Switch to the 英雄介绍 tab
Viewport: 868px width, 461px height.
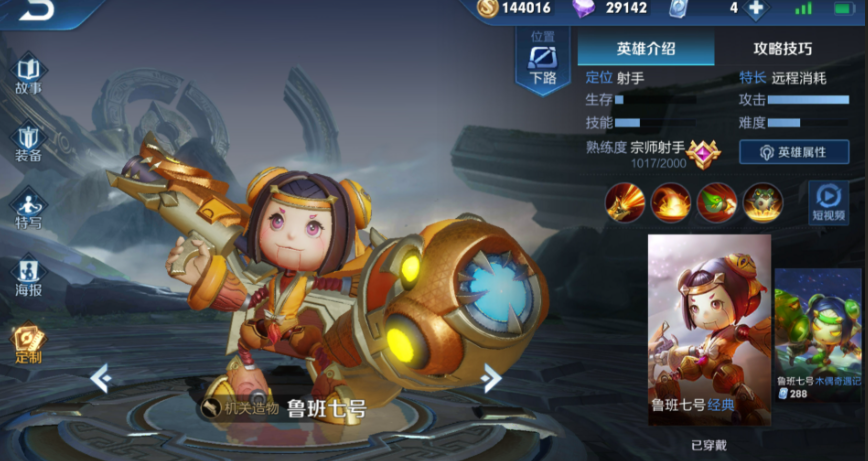coord(646,48)
